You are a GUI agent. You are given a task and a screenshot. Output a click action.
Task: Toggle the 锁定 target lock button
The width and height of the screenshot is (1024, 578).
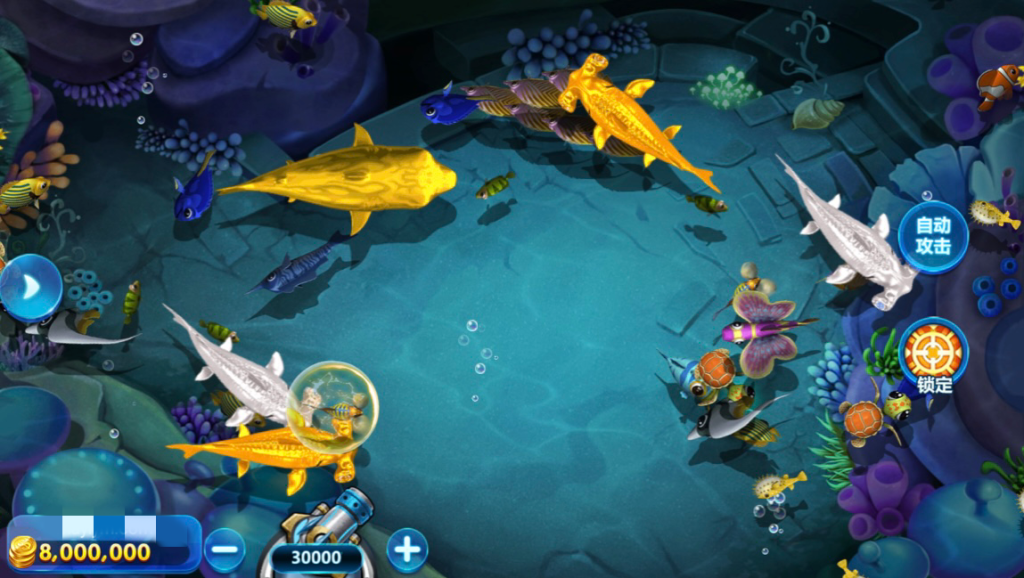coord(932,353)
